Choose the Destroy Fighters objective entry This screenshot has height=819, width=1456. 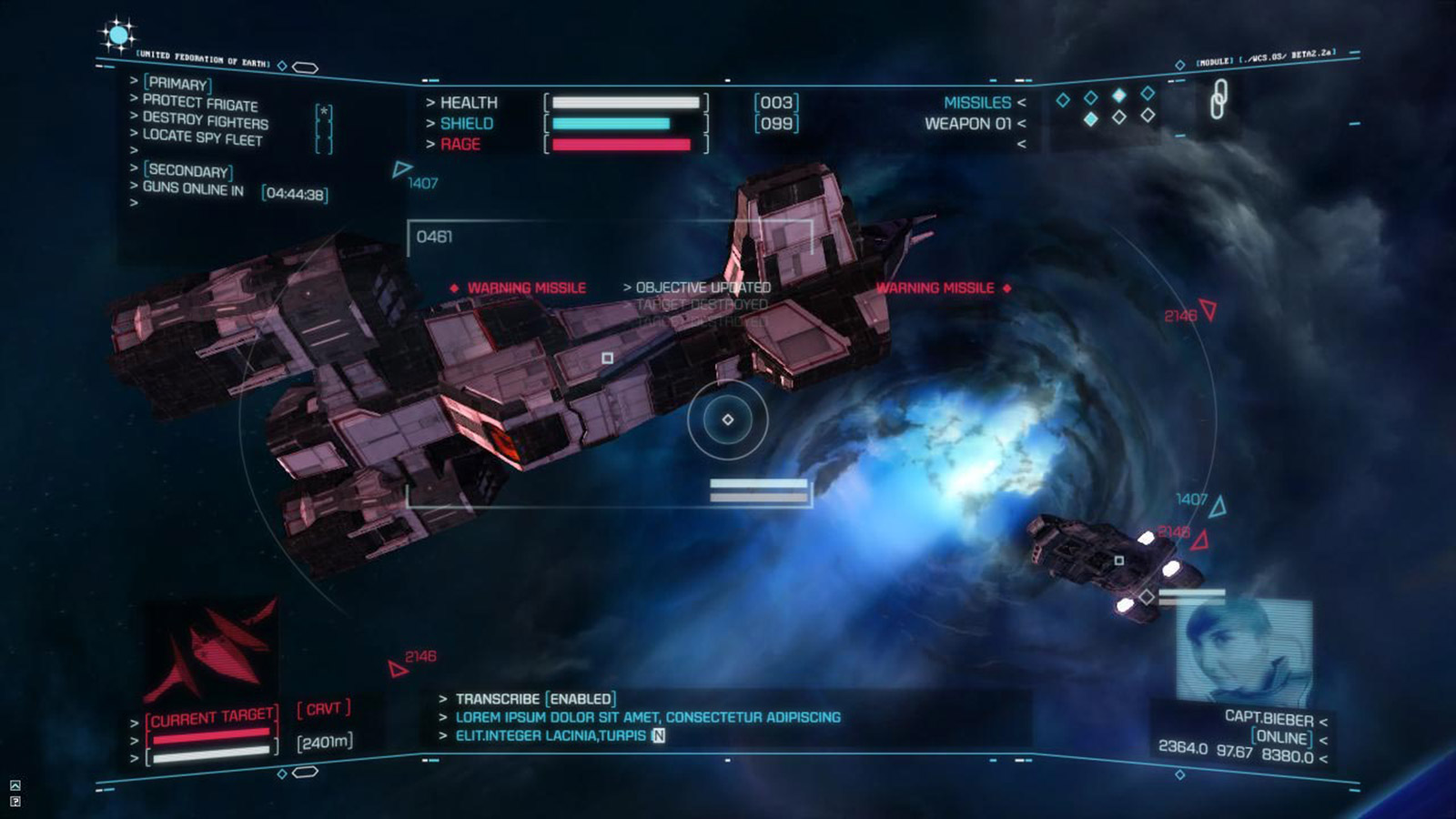205,121
